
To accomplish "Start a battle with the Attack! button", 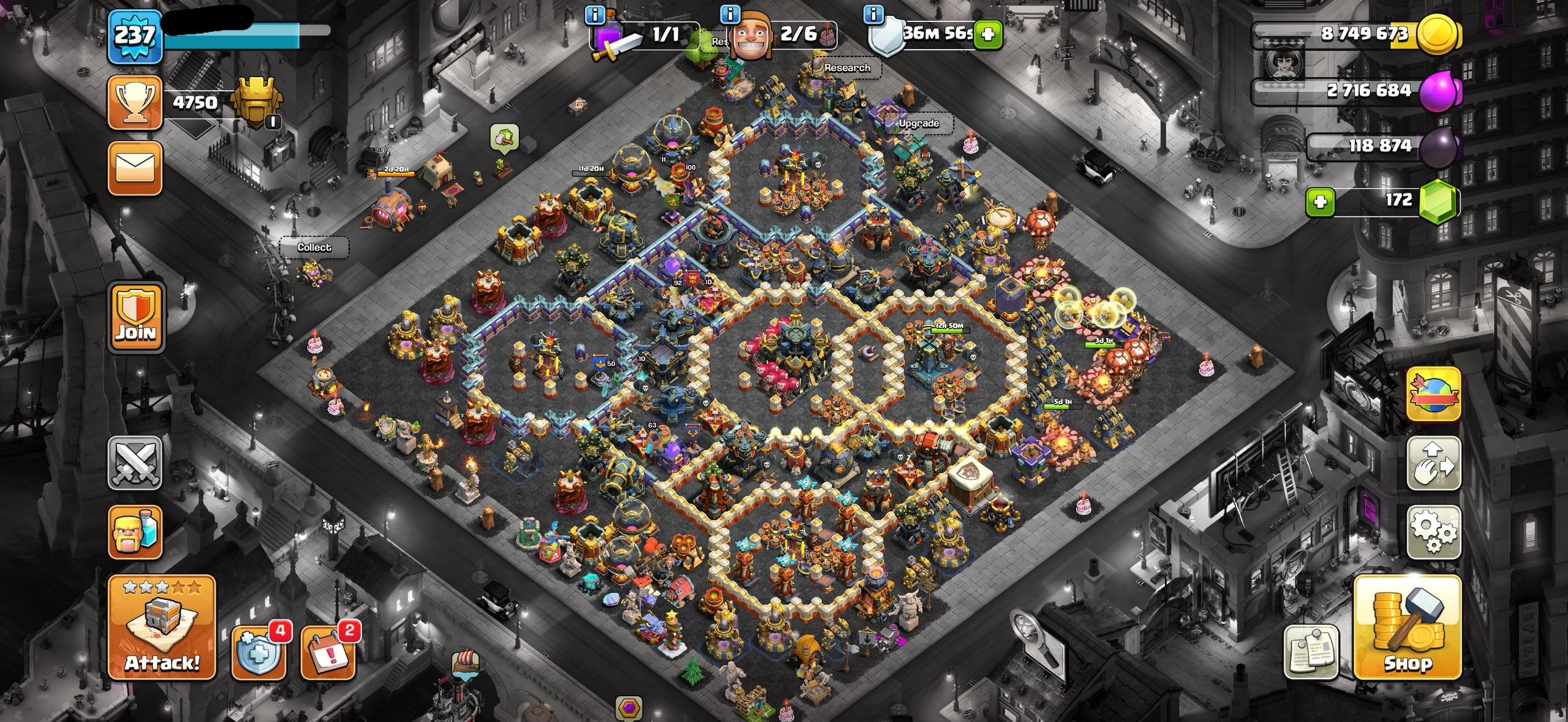I will 162,627.
